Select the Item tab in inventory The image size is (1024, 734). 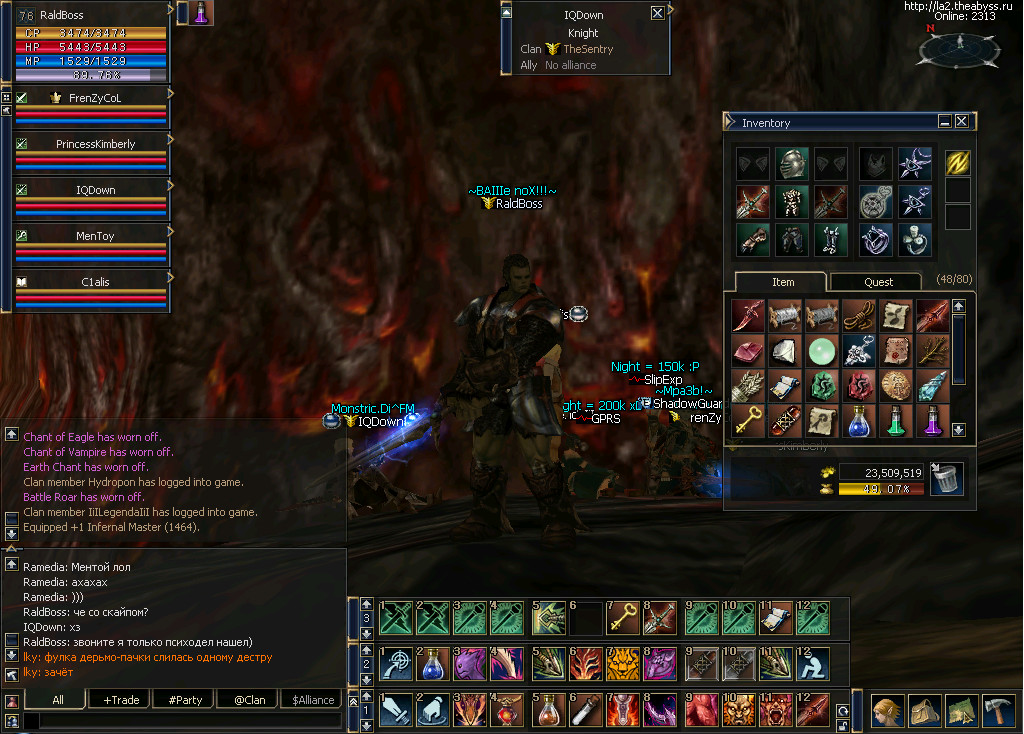click(783, 282)
